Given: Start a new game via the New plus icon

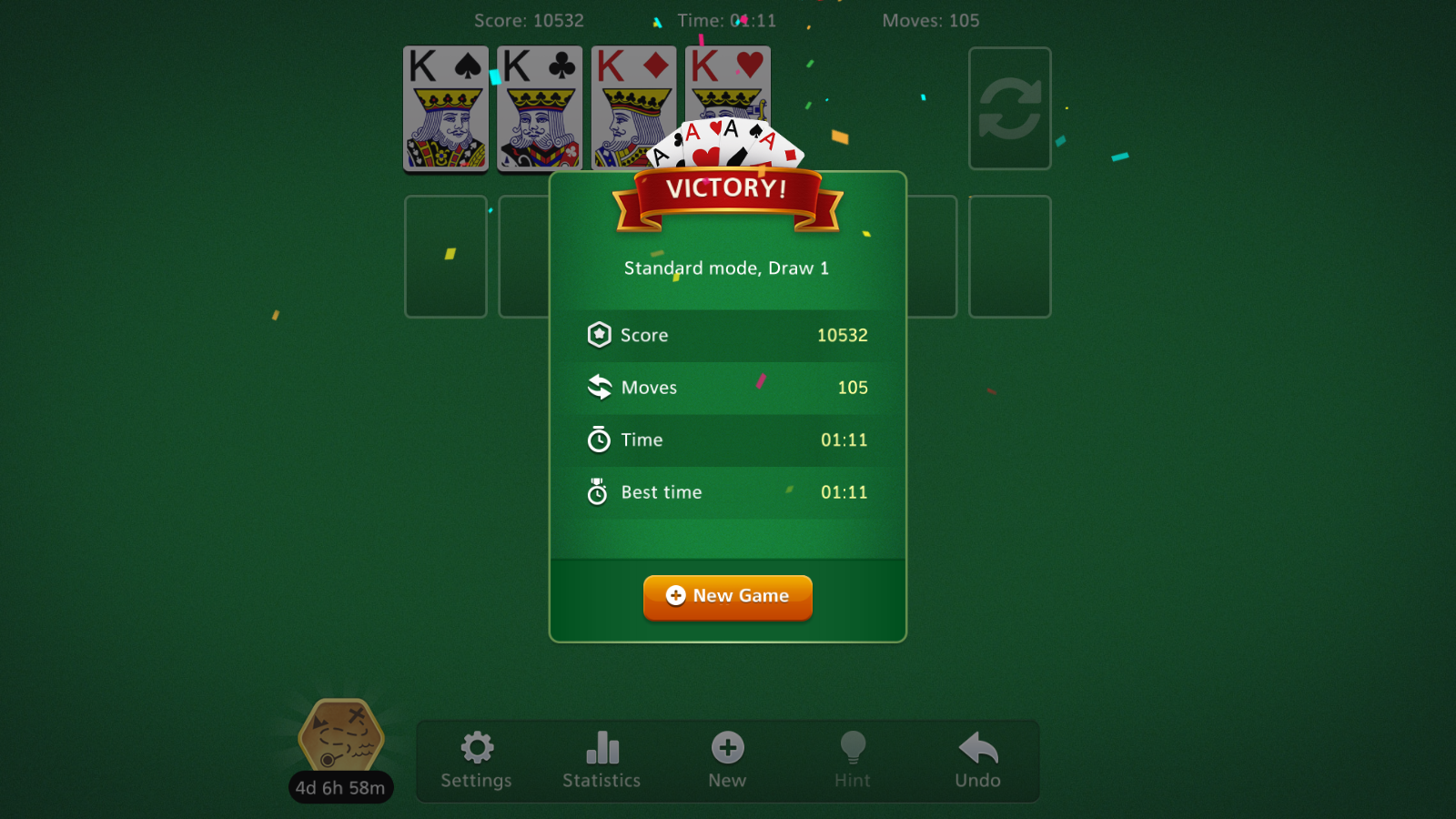Looking at the screenshot, I should [x=727, y=748].
